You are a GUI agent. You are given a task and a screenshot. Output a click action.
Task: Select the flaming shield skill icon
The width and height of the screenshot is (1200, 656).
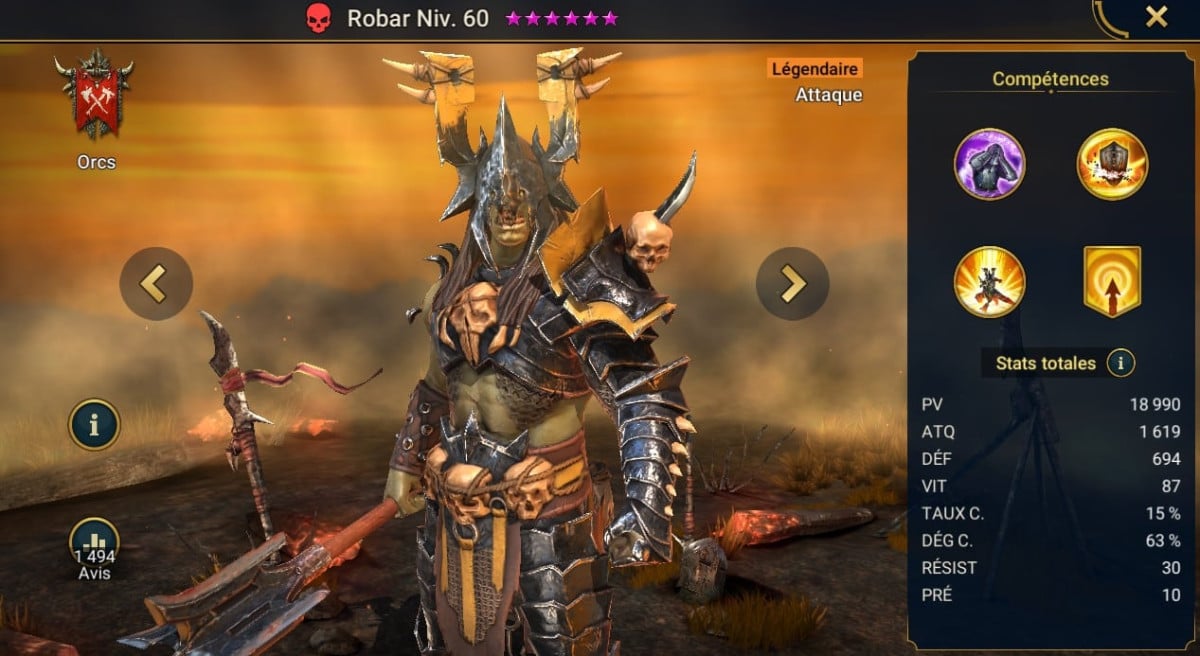(x=1112, y=164)
